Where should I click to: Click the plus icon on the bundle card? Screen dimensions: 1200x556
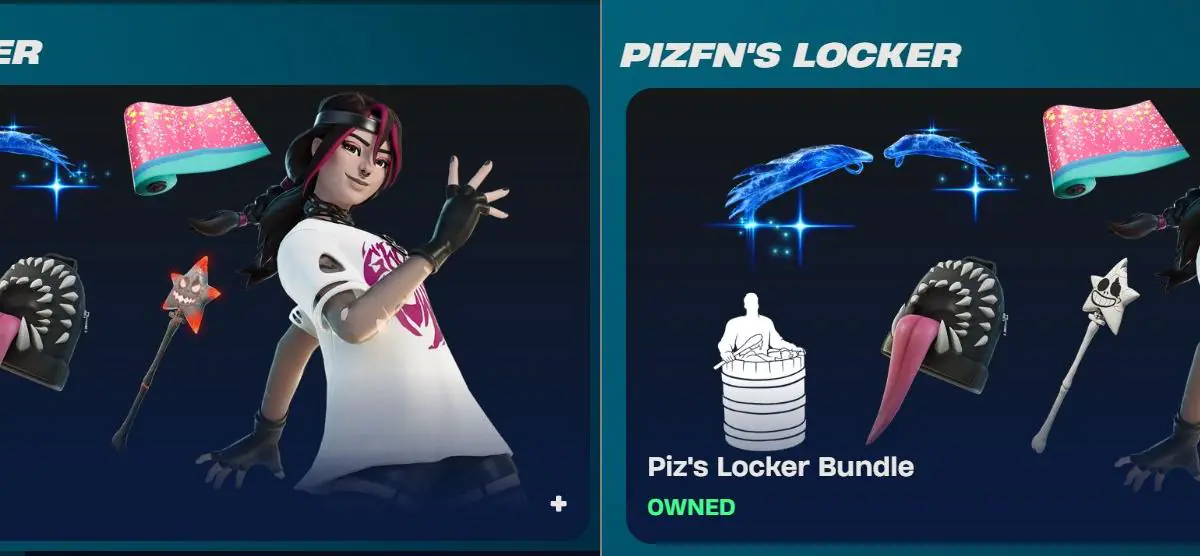pyautogui.click(x=558, y=504)
